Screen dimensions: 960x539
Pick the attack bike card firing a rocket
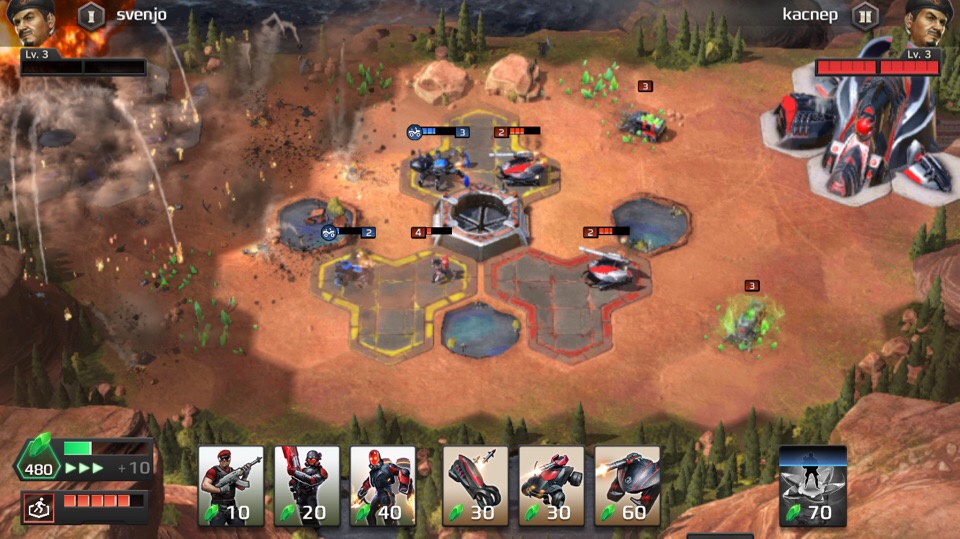tap(476, 486)
